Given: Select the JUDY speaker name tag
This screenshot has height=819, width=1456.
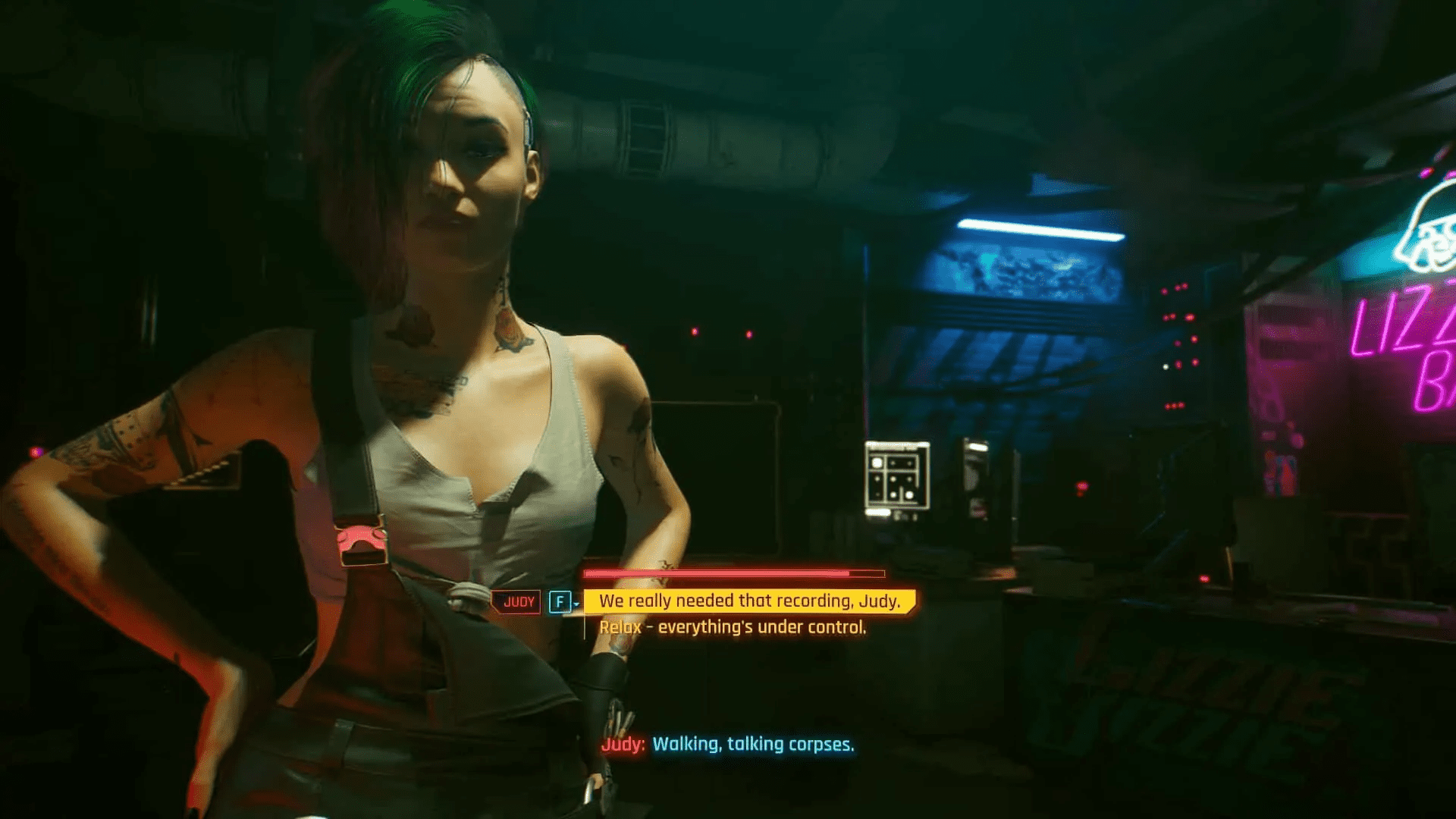Looking at the screenshot, I should pyautogui.click(x=519, y=601).
